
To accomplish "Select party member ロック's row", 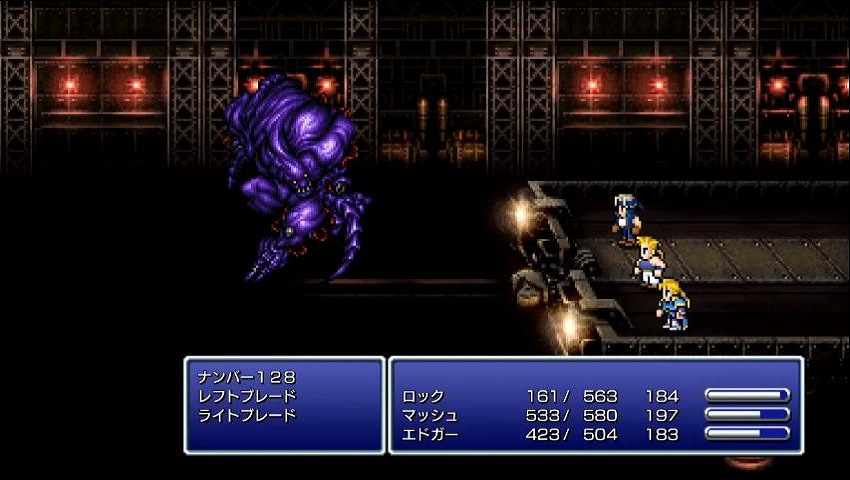I will click(x=423, y=396).
